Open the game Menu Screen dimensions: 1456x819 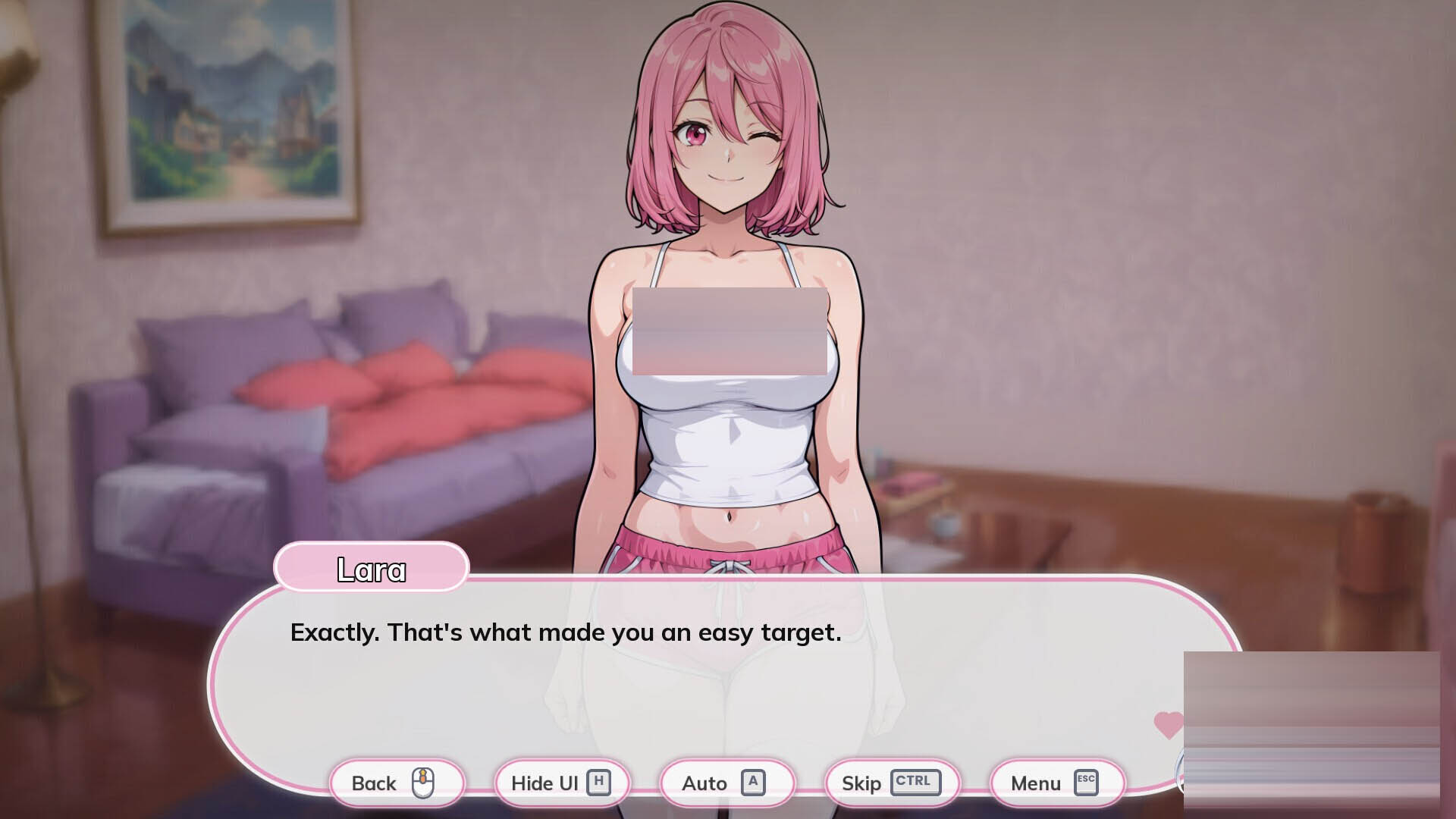coord(1056,783)
